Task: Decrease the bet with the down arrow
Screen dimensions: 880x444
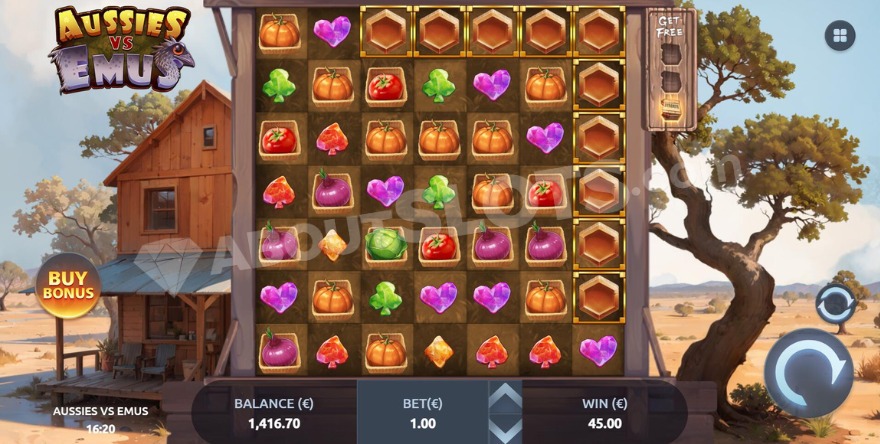Action: click(x=505, y=424)
